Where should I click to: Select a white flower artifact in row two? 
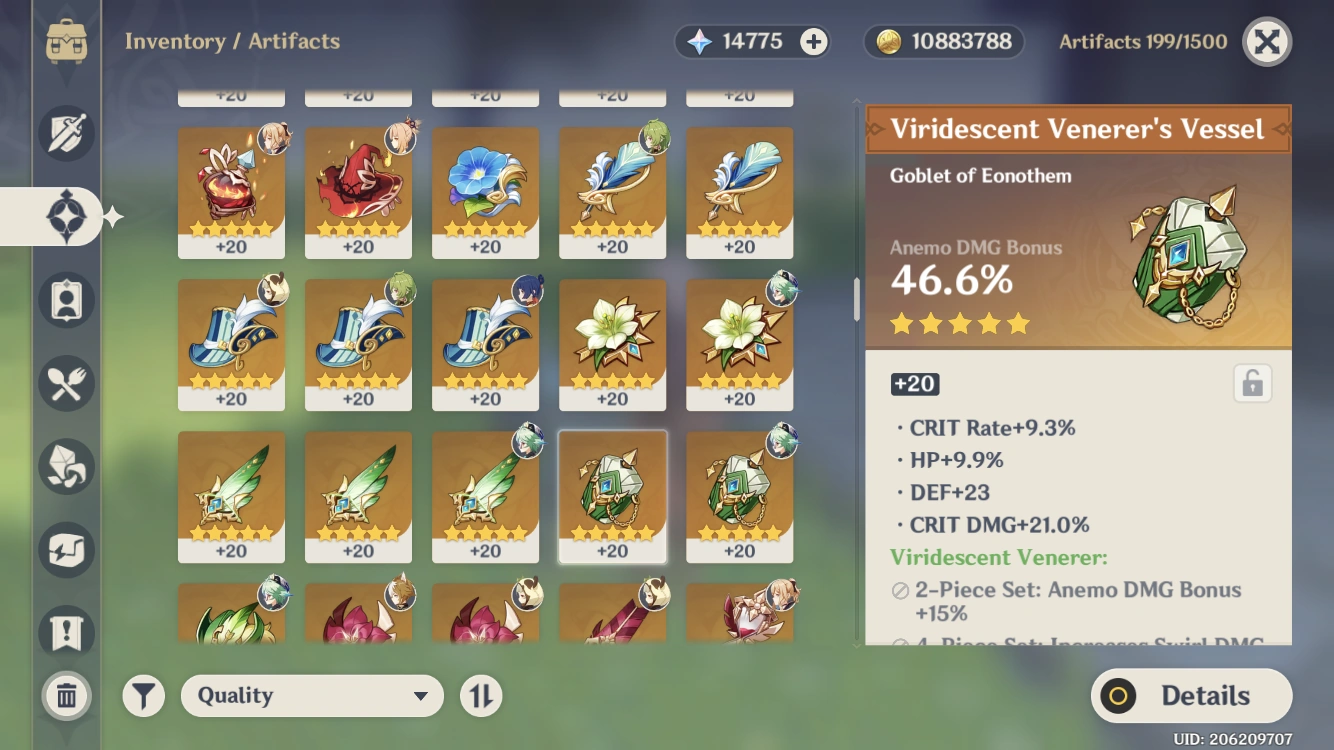(612, 345)
